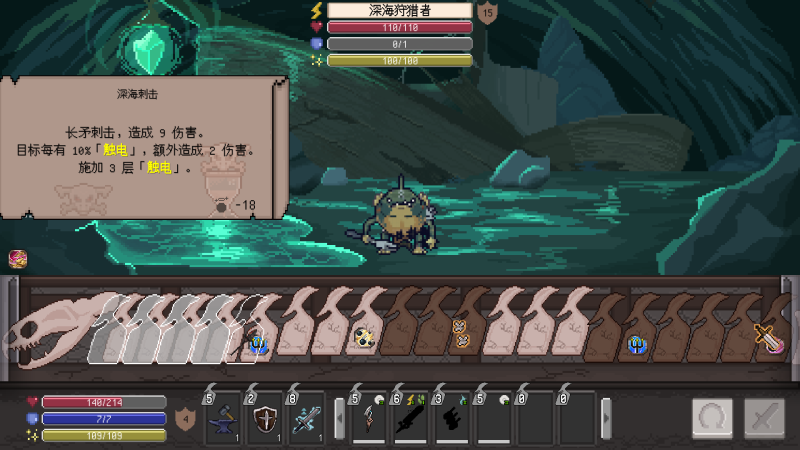
Task: Use the dagger weapon card
Action: click(368, 419)
